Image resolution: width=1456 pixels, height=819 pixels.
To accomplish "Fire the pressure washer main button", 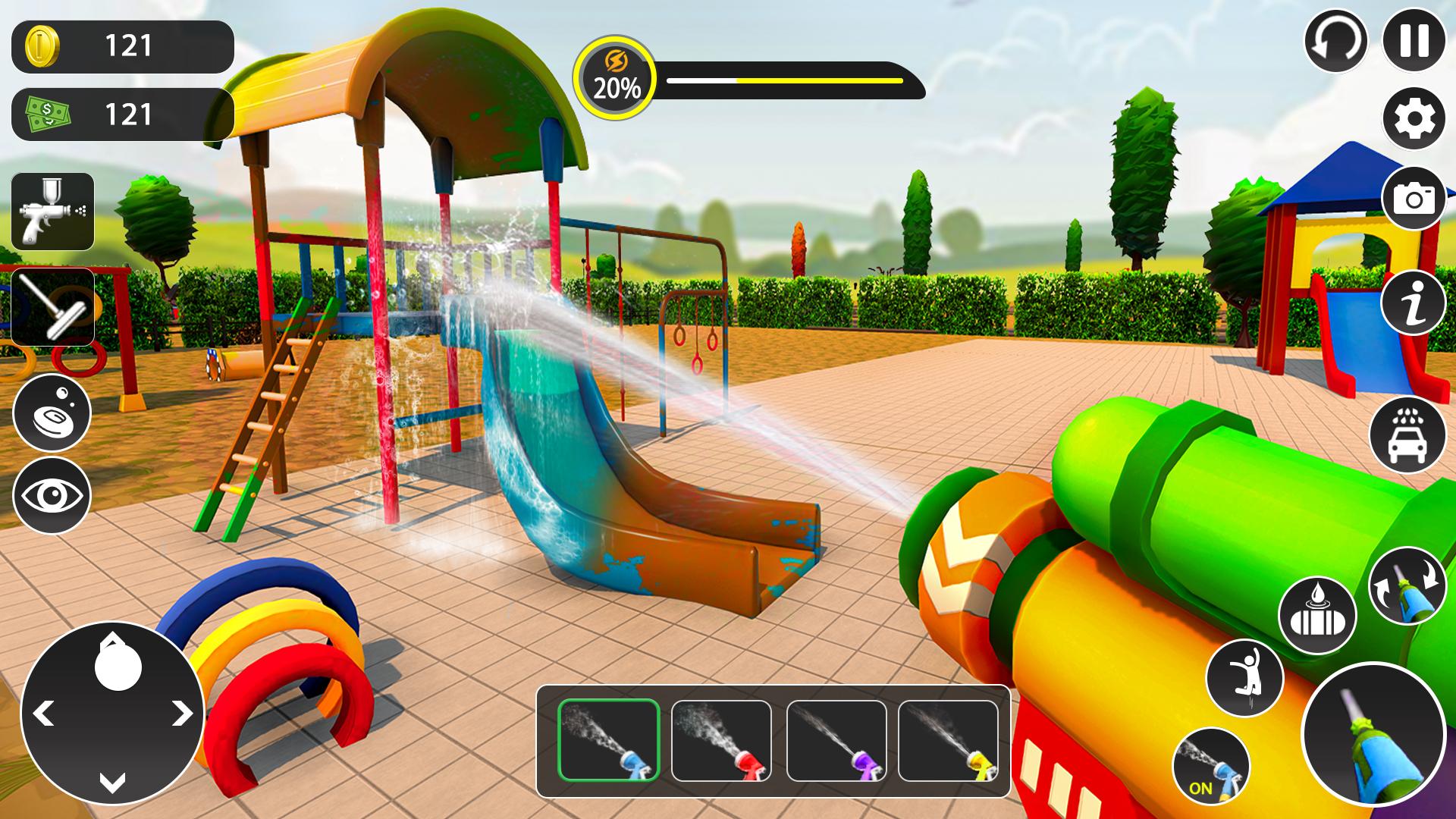I will point(1373,733).
